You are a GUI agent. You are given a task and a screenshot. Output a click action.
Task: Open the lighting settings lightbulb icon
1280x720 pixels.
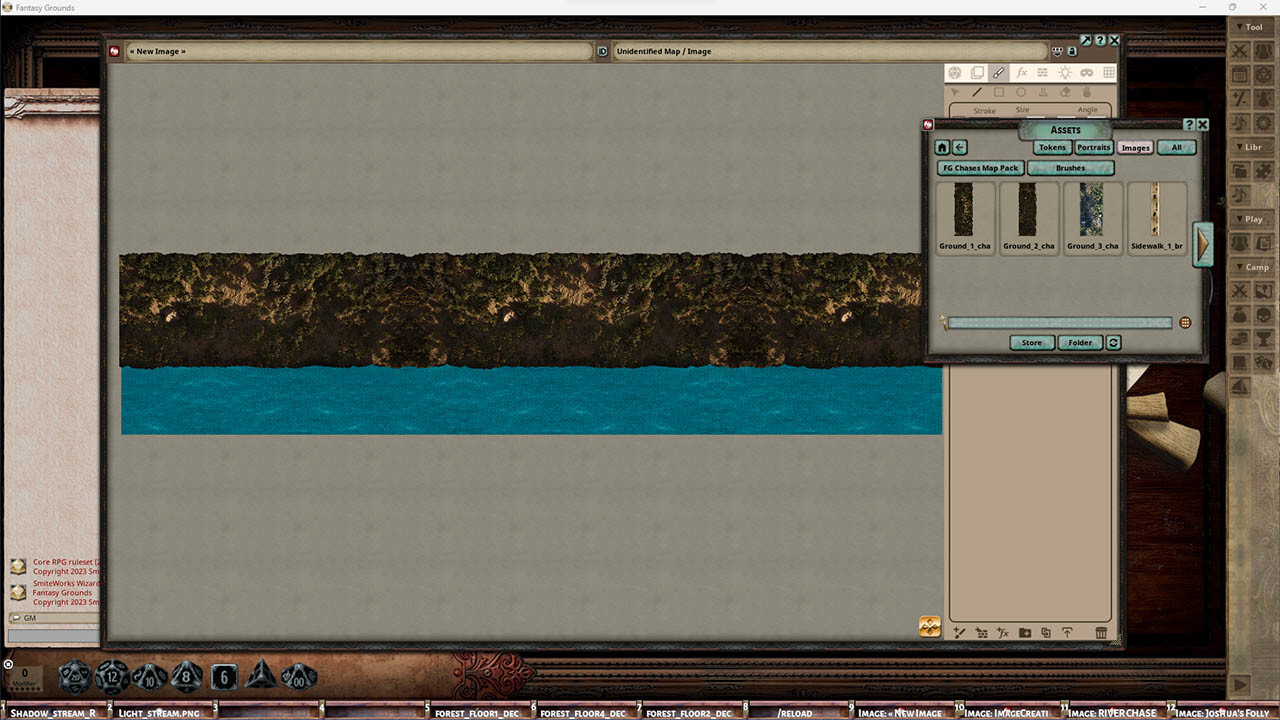(1066, 72)
